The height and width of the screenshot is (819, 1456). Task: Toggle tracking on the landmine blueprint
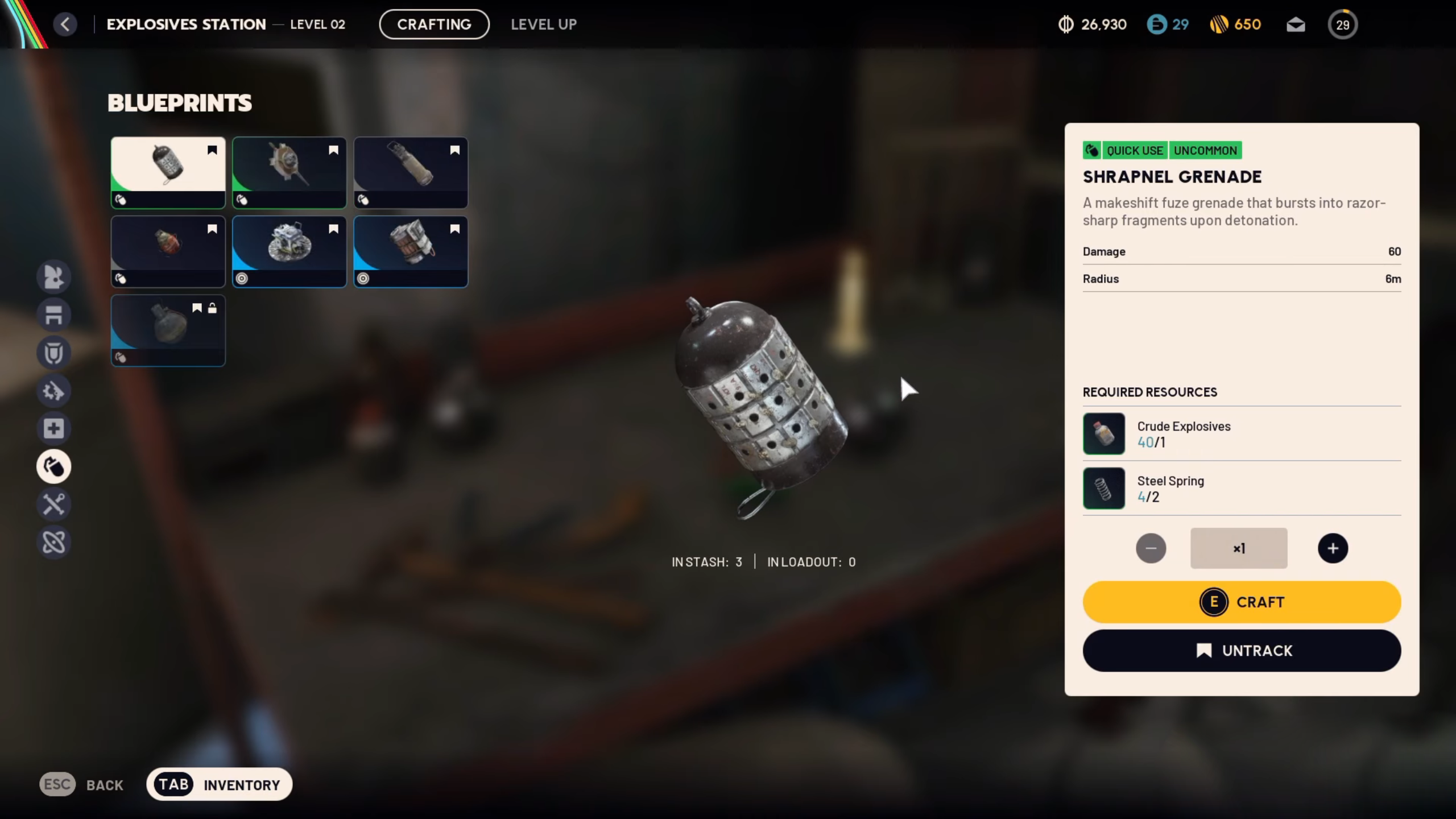click(333, 228)
